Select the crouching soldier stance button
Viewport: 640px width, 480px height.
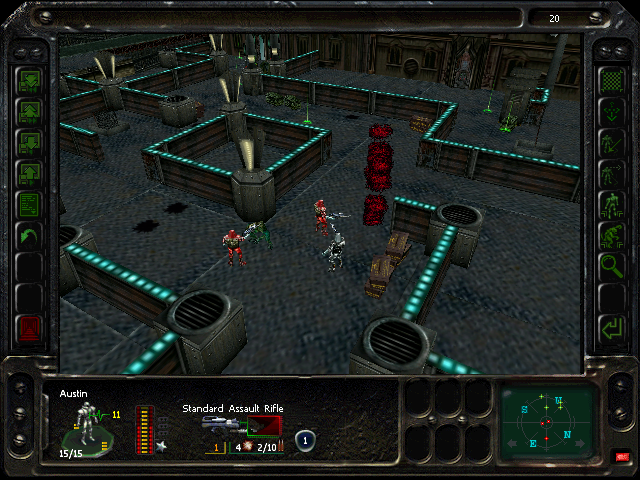pos(610,235)
